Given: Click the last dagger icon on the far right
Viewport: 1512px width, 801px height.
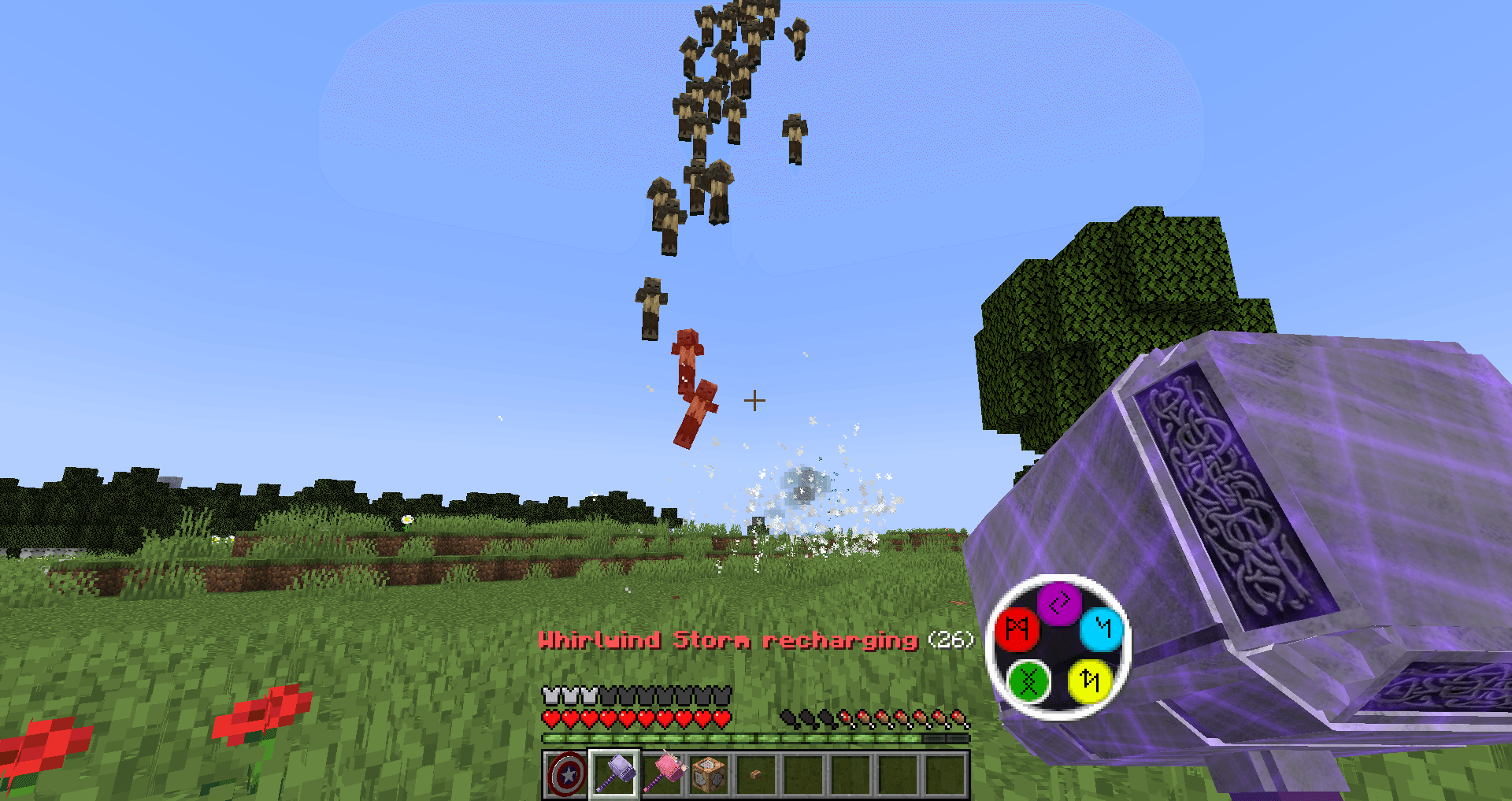Looking at the screenshot, I should pyautogui.click(x=959, y=718).
